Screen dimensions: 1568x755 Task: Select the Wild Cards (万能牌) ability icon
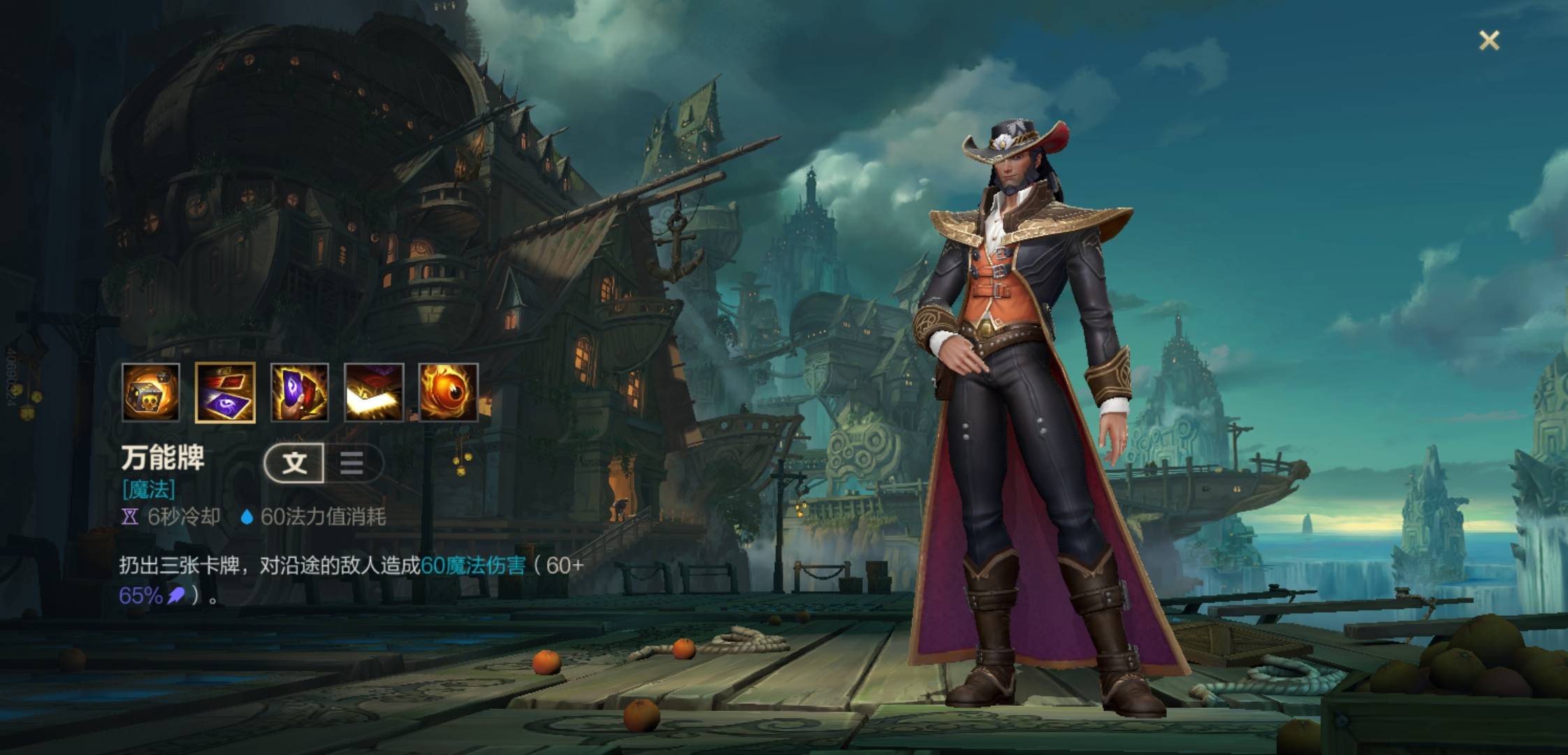point(225,392)
